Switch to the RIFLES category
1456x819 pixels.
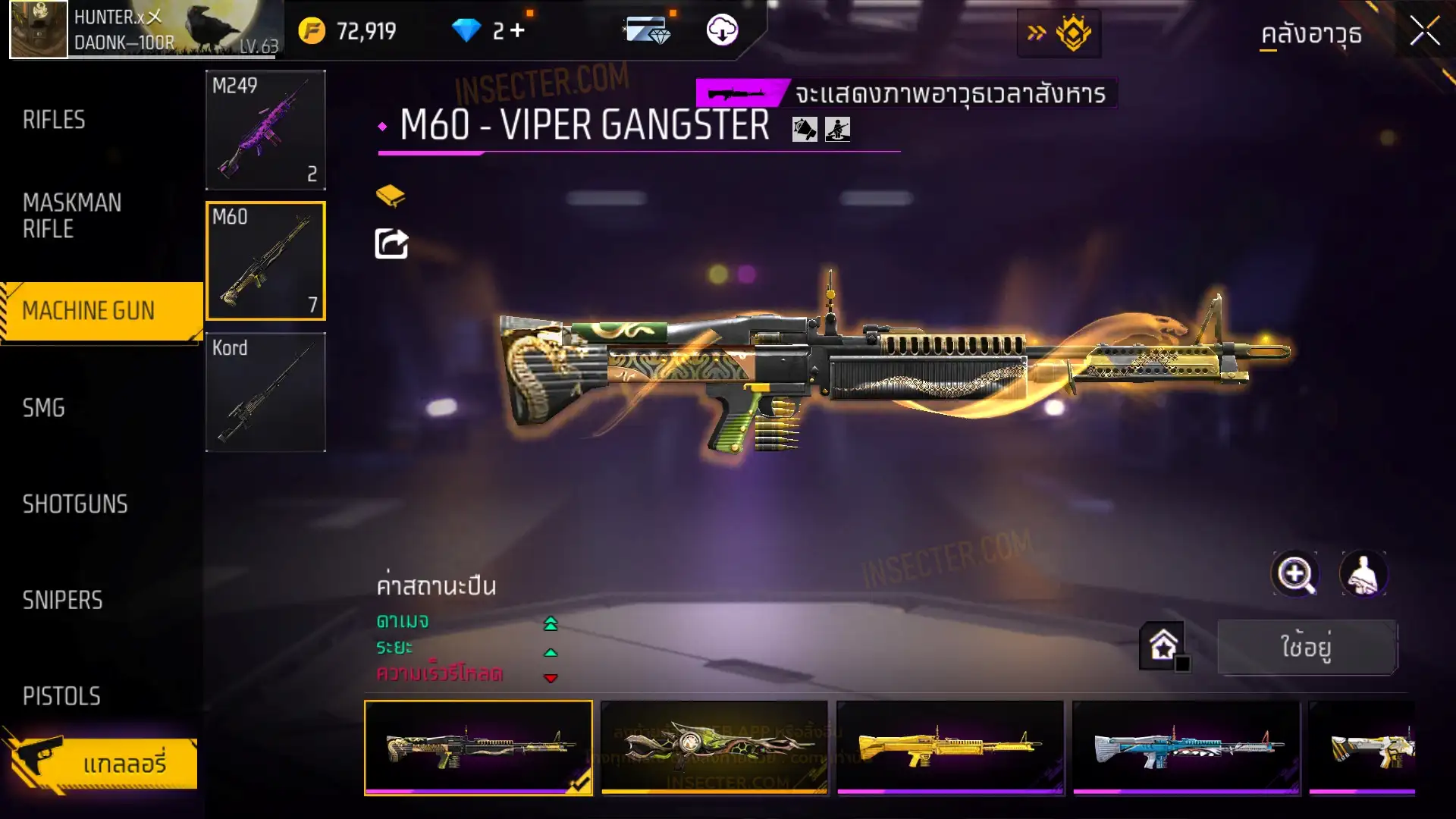[x=54, y=120]
